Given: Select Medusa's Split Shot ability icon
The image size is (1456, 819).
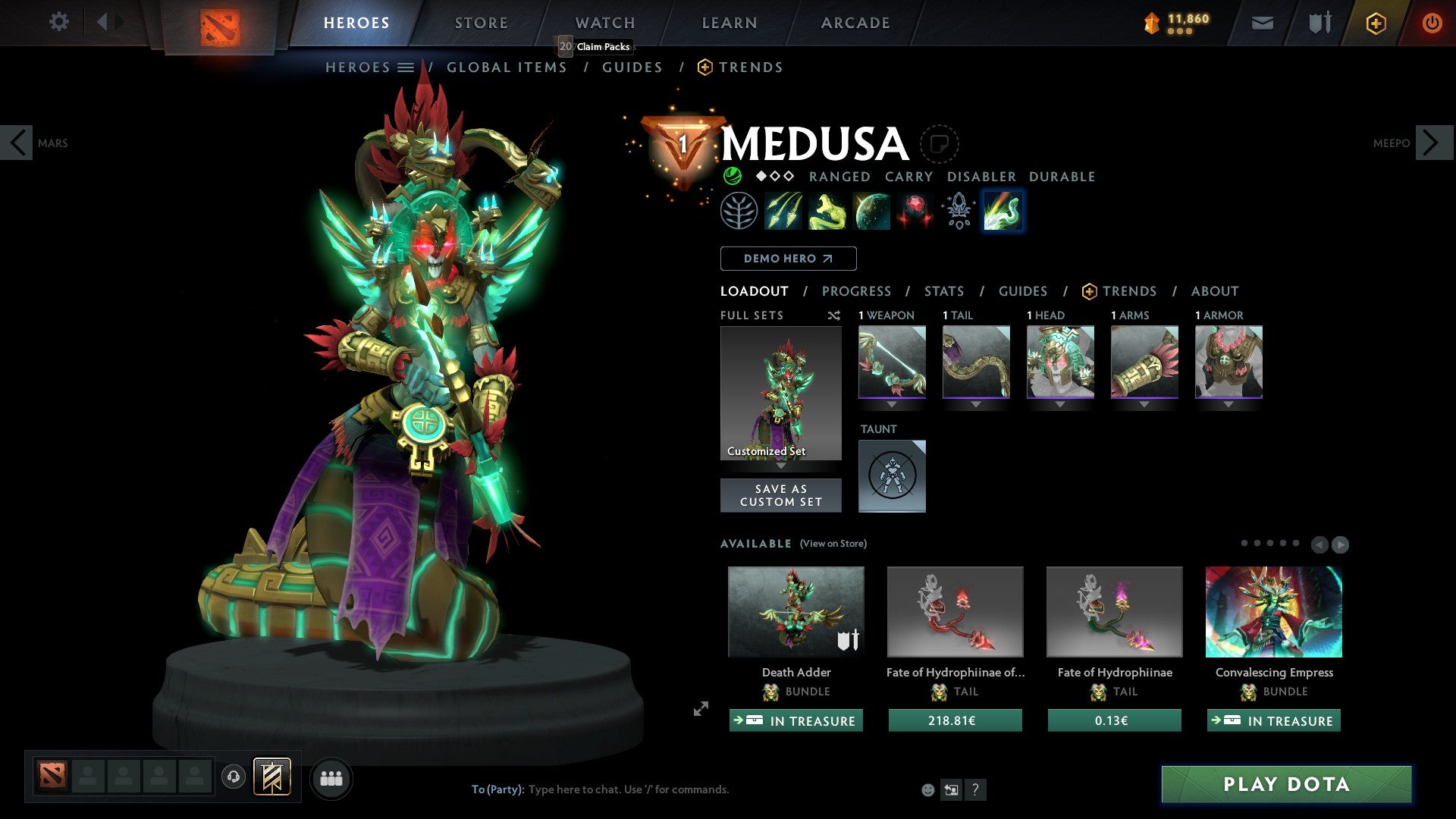Looking at the screenshot, I should (x=784, y=210).
